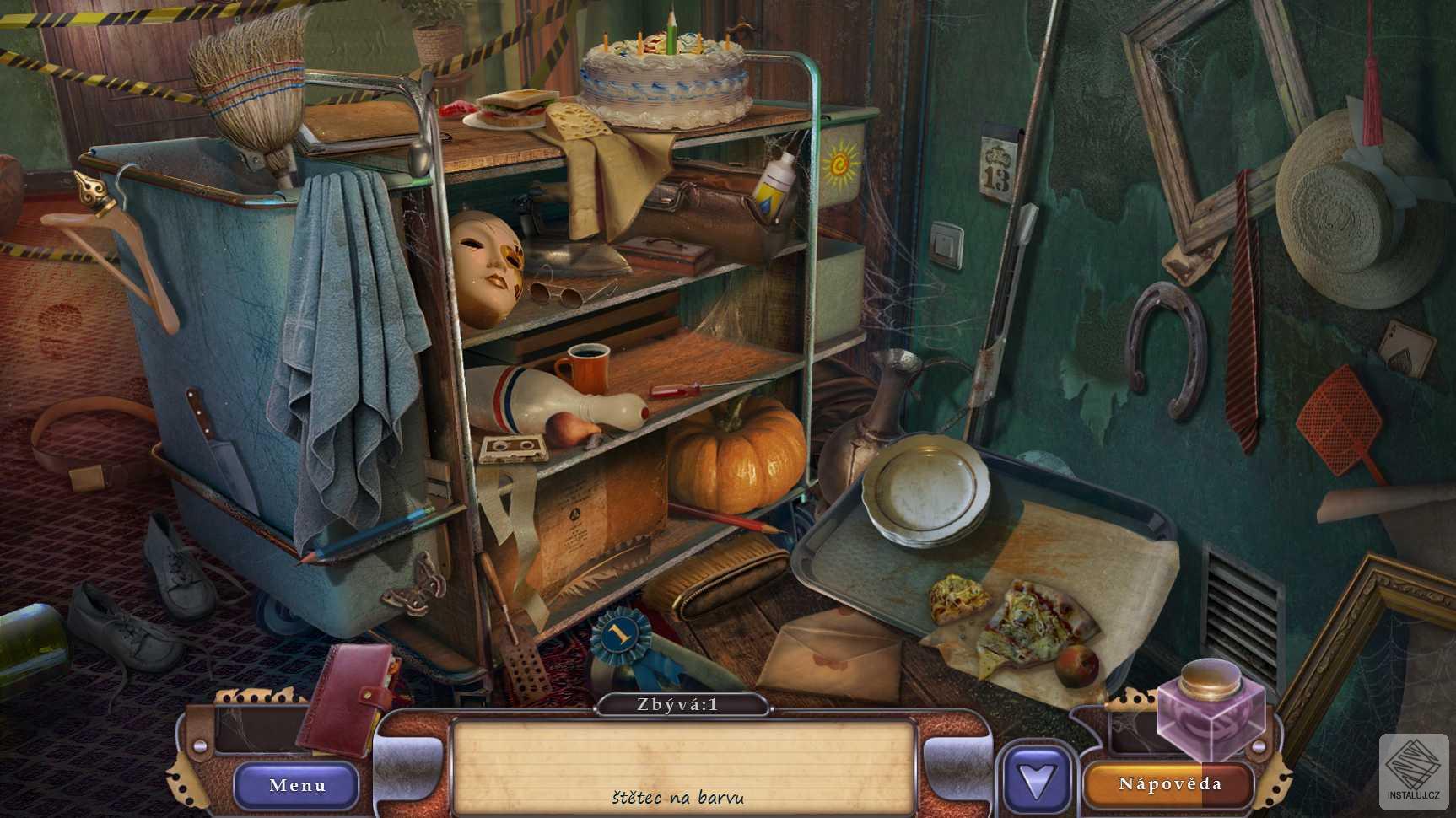Open the red leather journal
The image size is (1456, 818).
pos(347,699)
